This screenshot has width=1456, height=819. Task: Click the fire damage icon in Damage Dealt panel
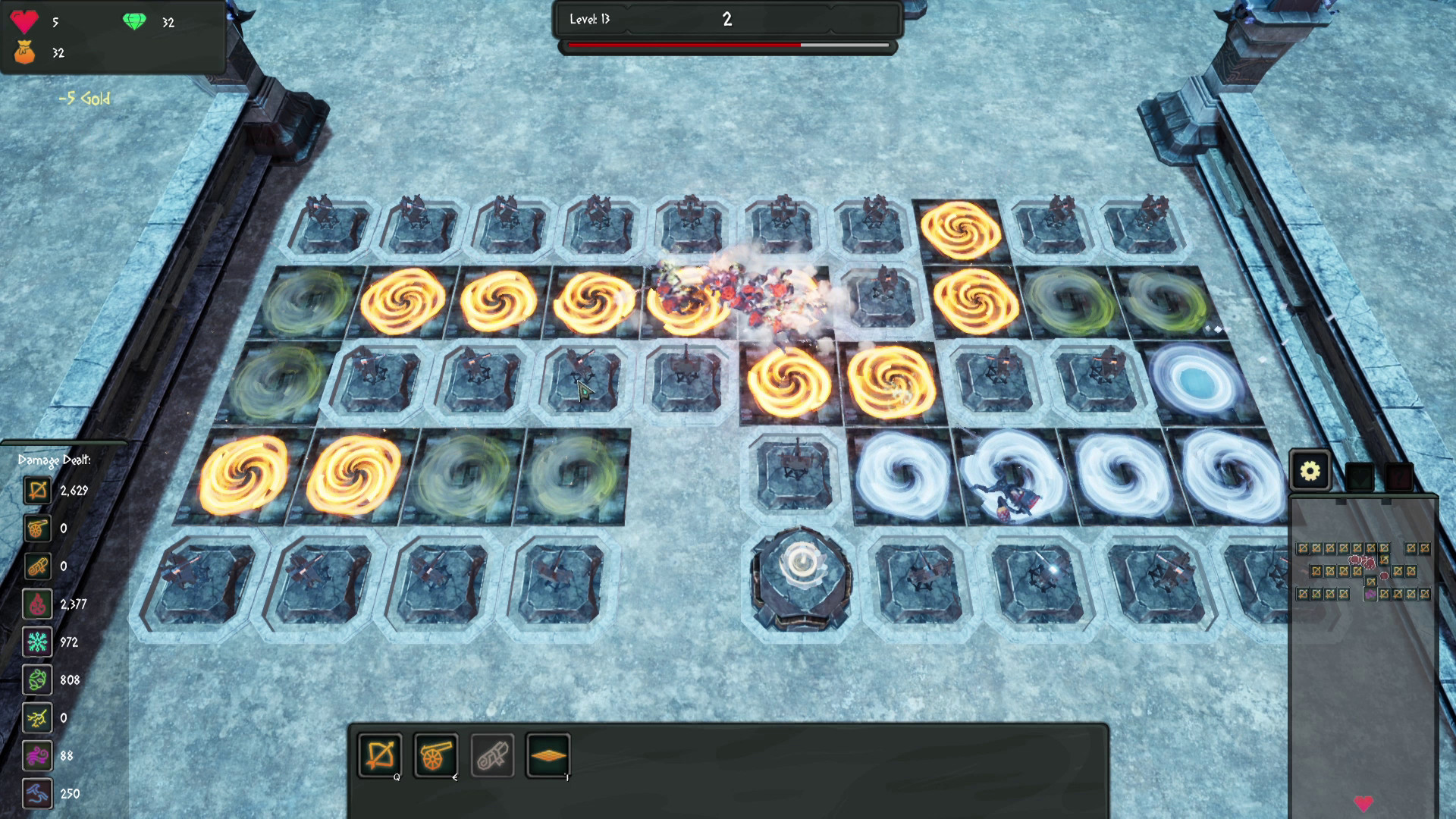point(38,604)
